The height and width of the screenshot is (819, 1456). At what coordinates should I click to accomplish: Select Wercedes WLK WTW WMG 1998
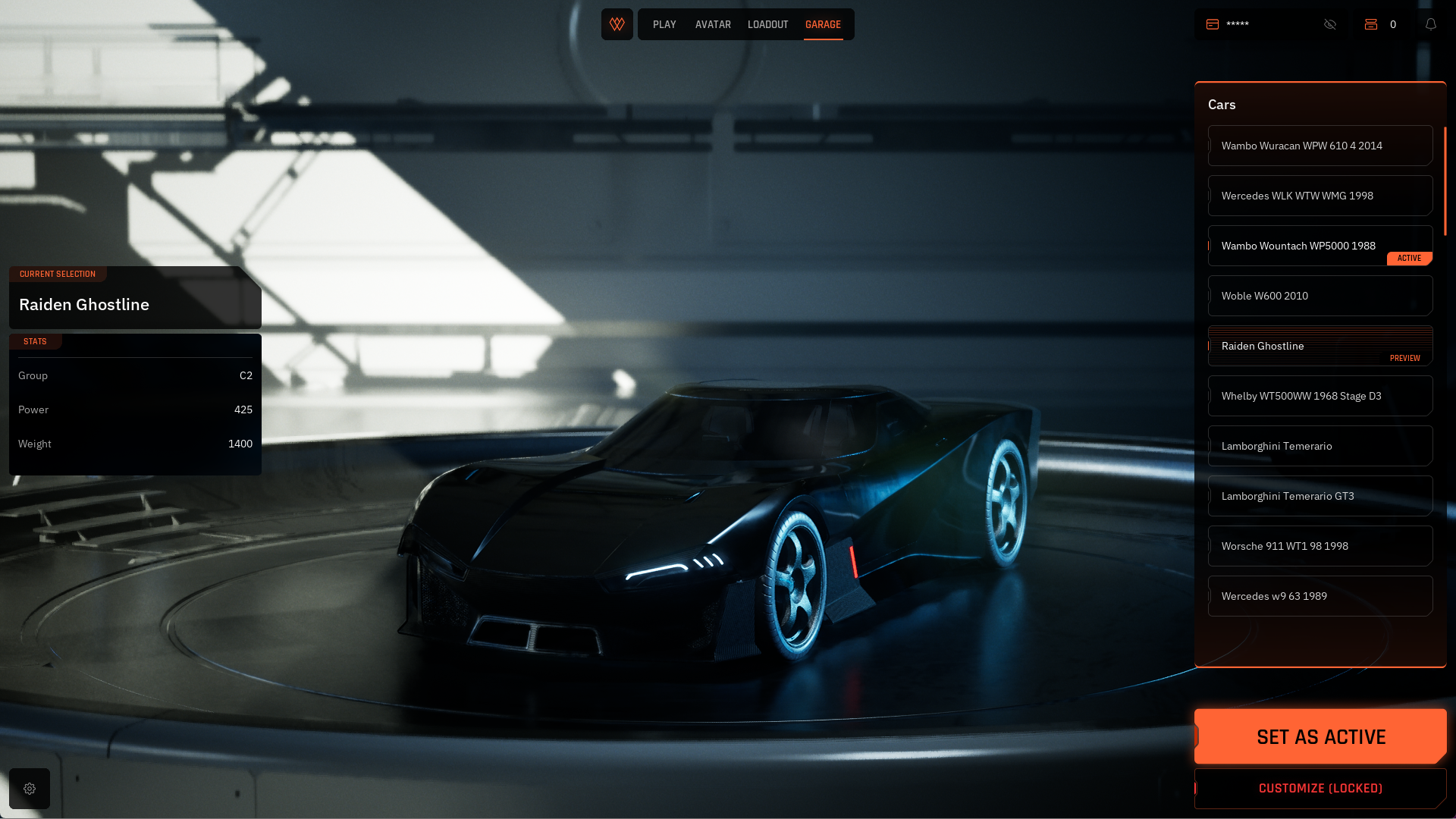pos(1319,196)
